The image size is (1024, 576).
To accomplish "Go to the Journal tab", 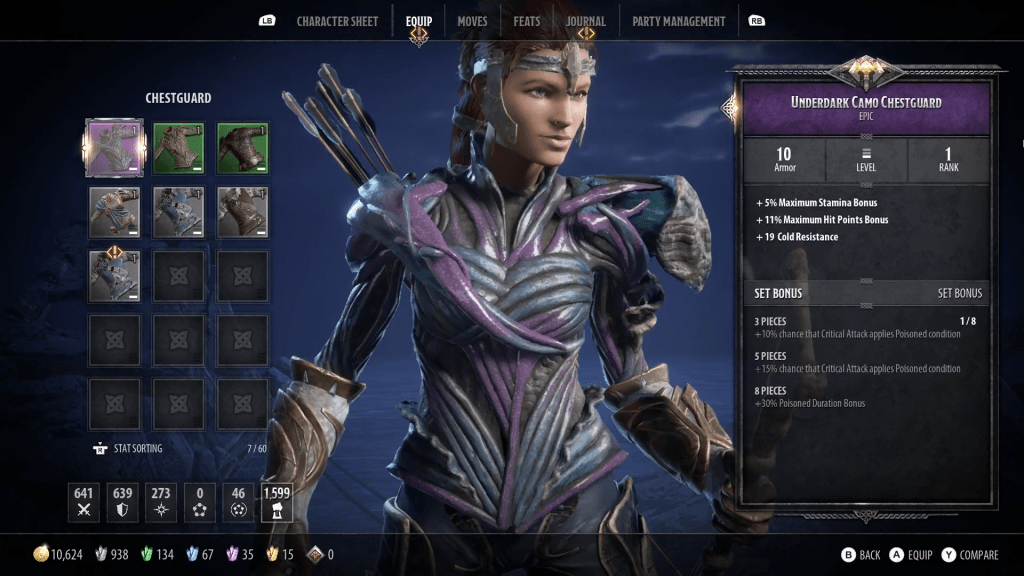I will 585,21.
